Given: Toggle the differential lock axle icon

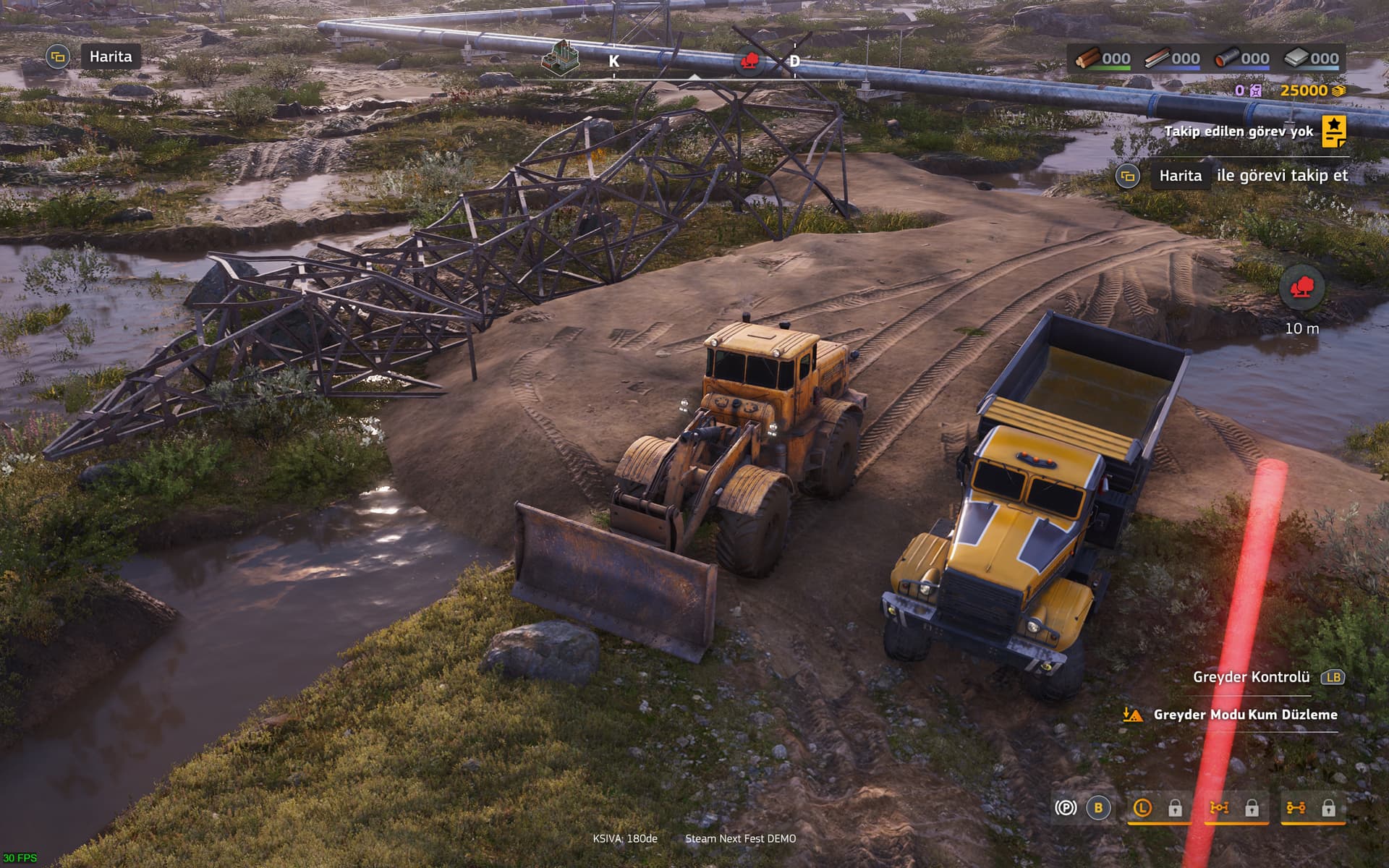Looking at the screenshot, I should 1219,808.
